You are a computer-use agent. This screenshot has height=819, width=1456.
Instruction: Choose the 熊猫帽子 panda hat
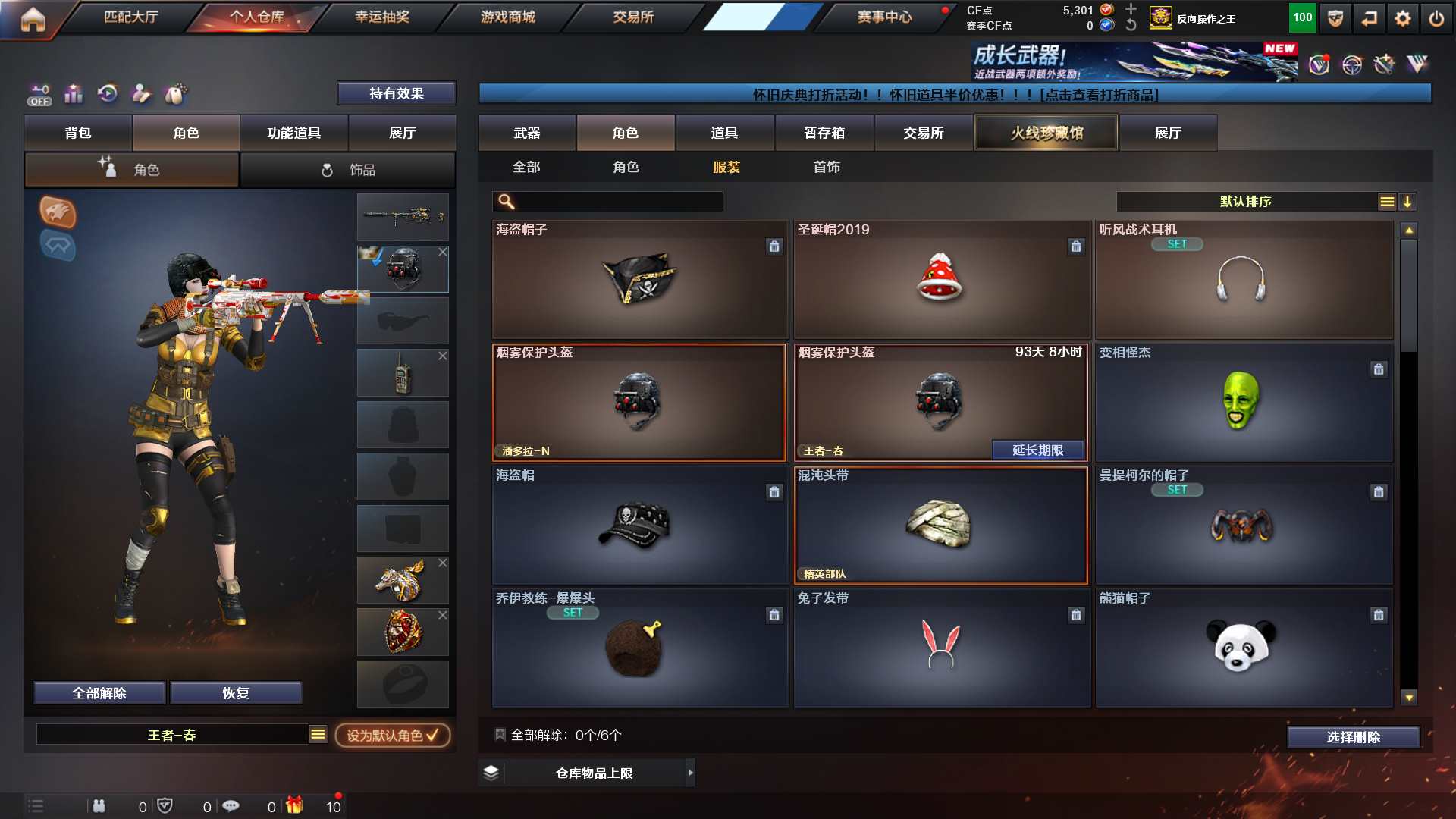1243,648
